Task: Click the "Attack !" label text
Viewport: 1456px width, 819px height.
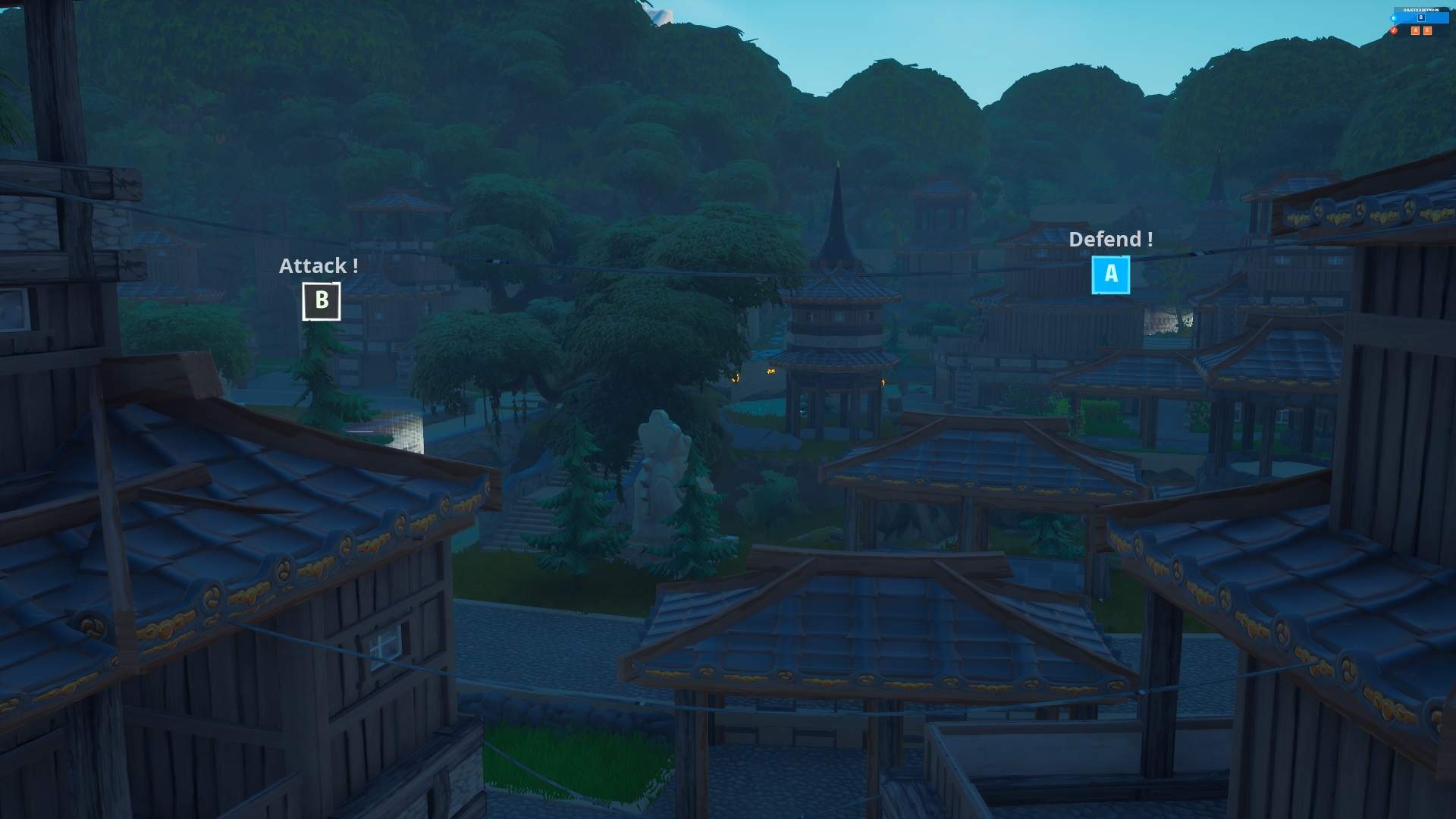Action: [x=318, y=265]
